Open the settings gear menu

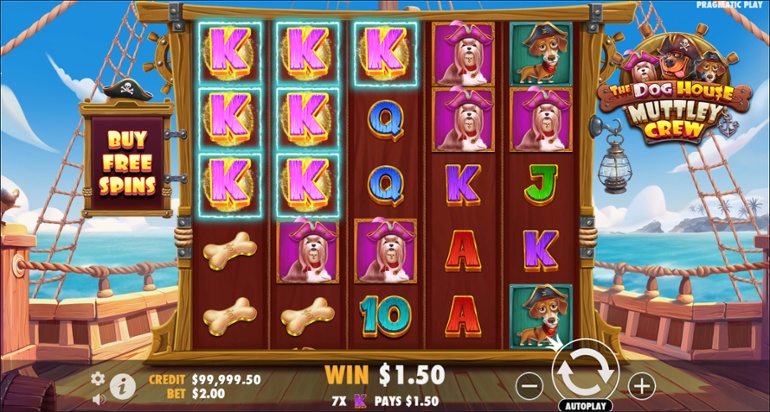tap(98, 378)
